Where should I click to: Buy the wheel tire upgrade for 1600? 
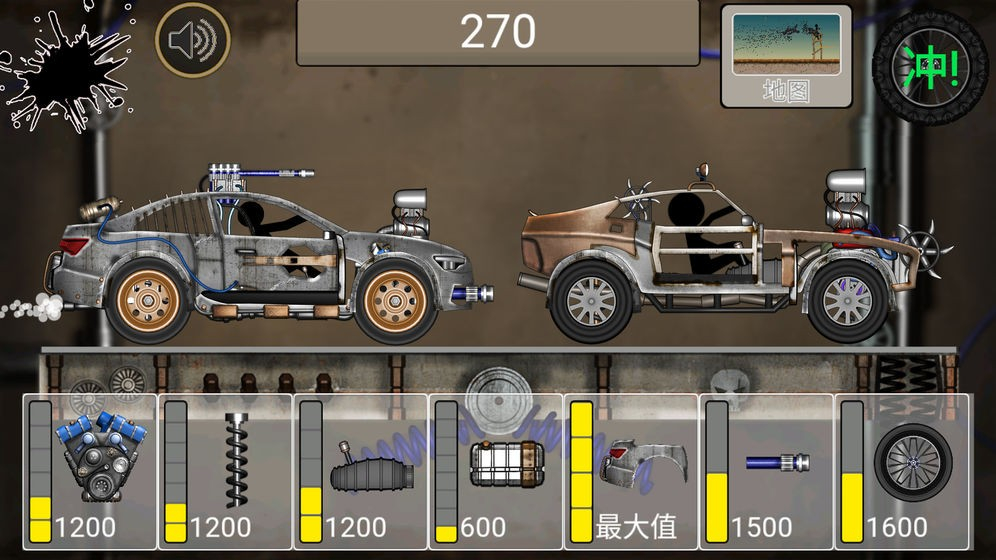[903, 471]
